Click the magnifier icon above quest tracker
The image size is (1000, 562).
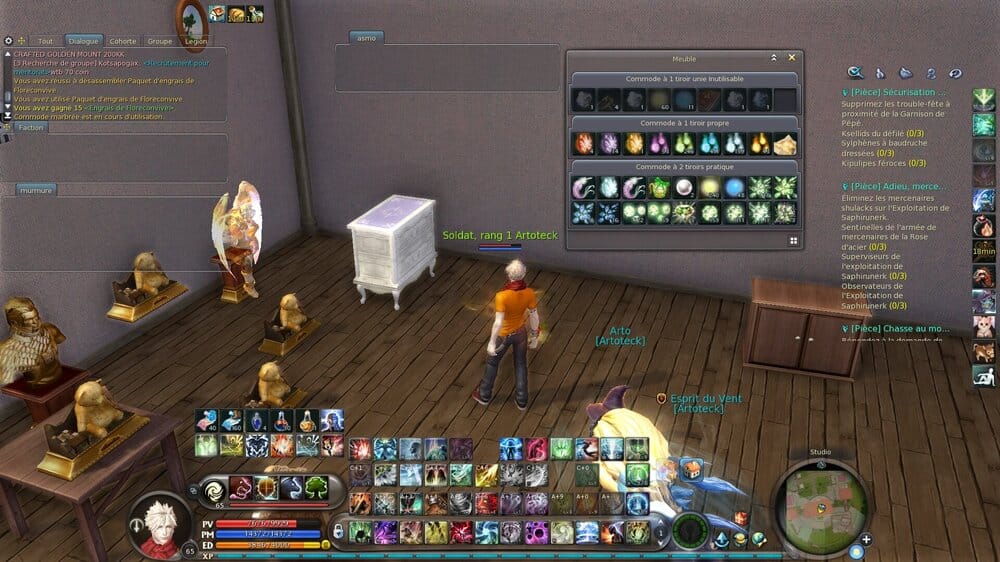tap(855, 72)
